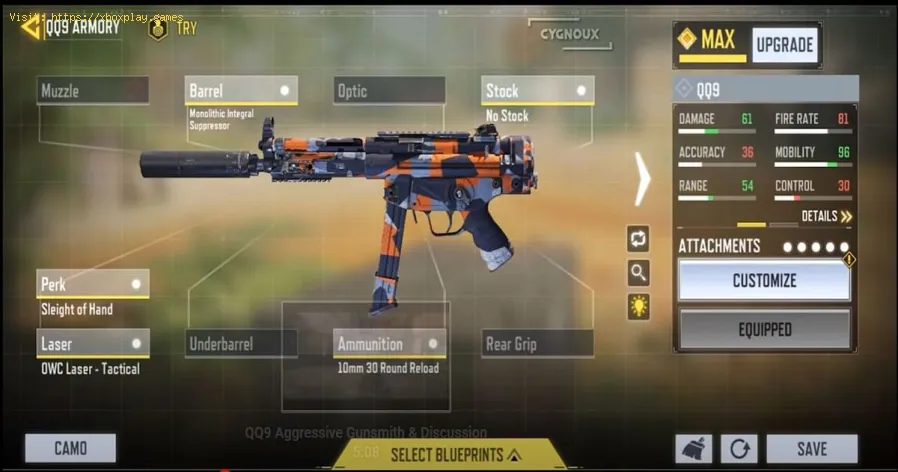Click the magnifying glass inspect icon

pos(638,272)
